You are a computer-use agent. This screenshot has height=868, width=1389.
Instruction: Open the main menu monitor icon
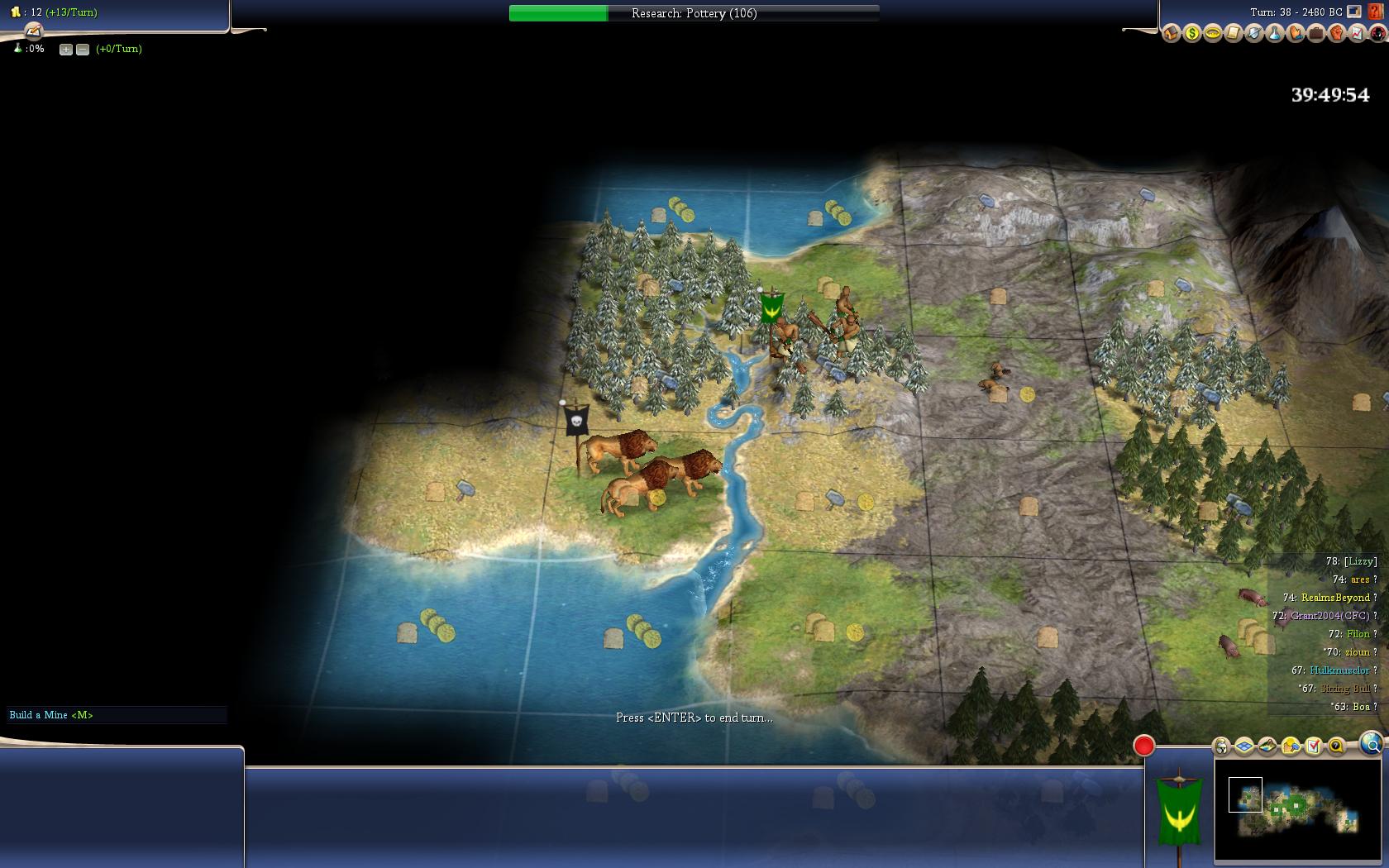[1354, 12]
